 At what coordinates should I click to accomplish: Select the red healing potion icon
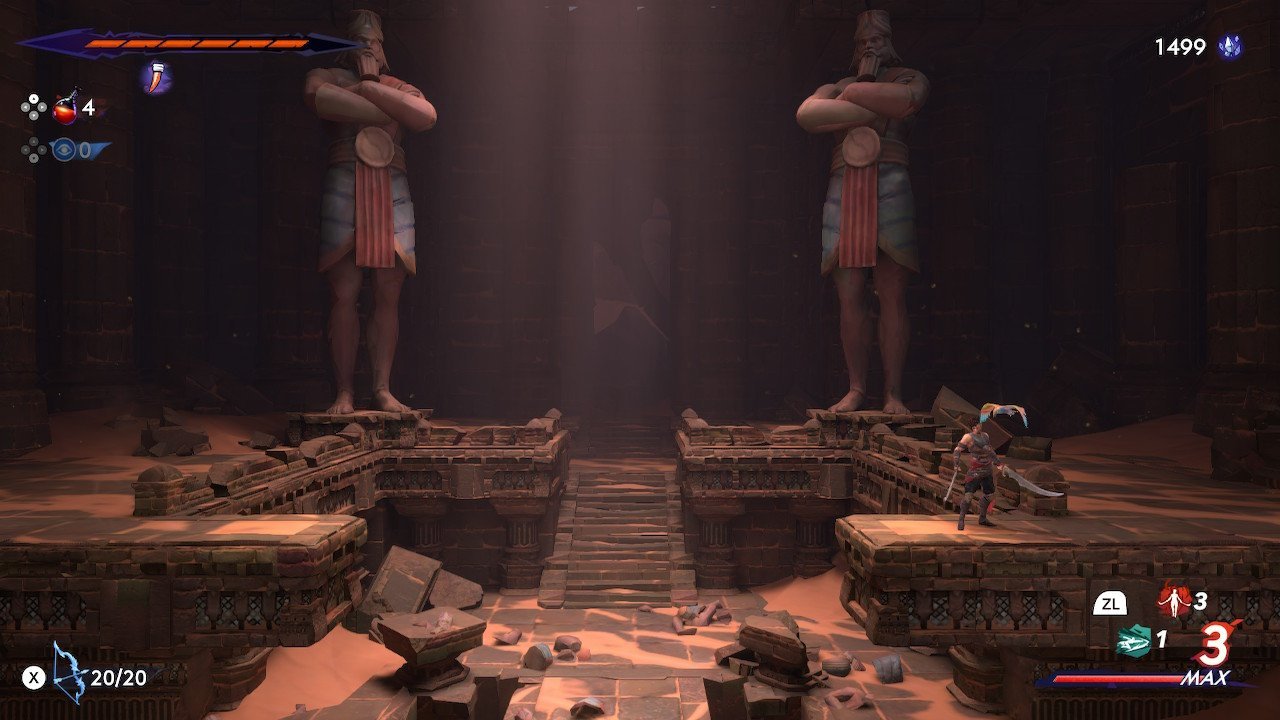click(66, 107)
